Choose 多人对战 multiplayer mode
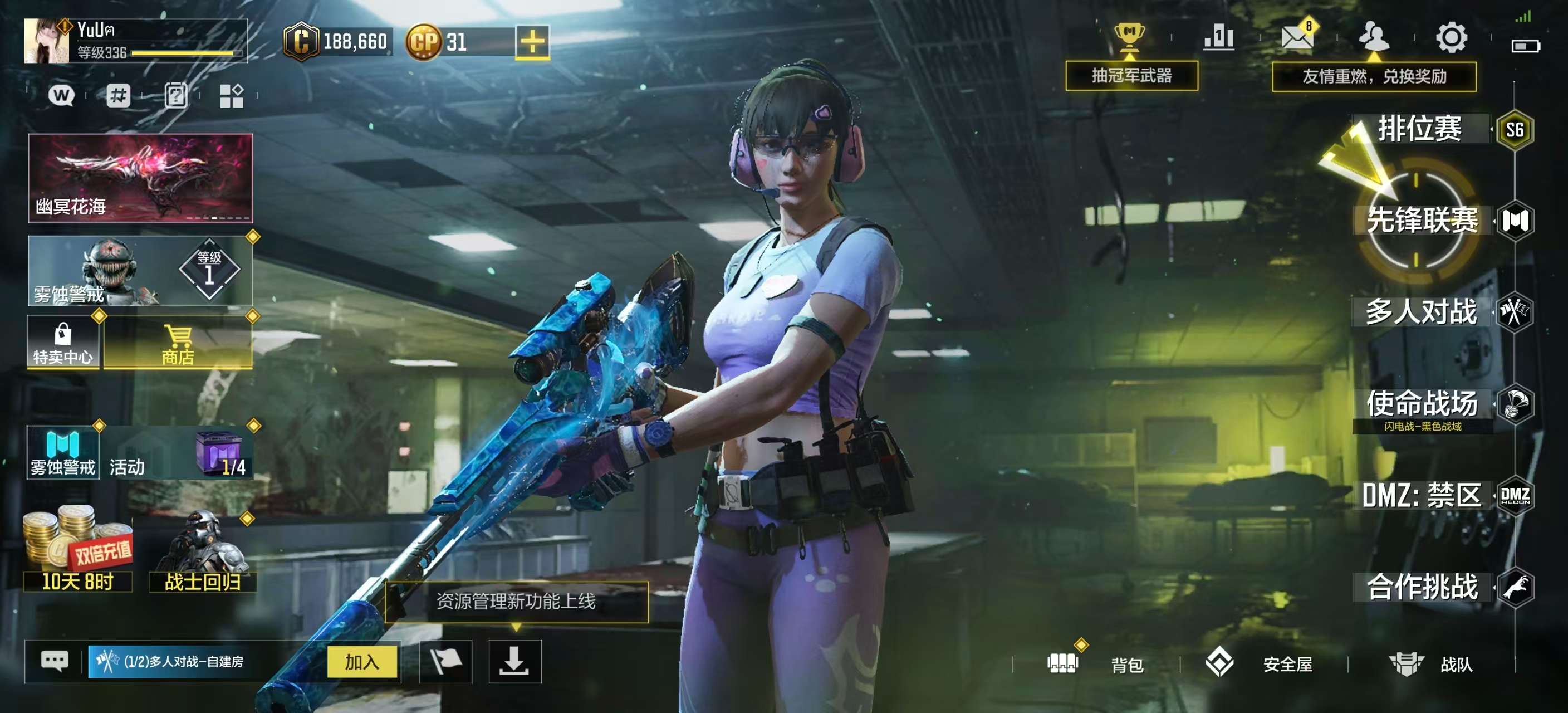 [x=1422, y=312]
